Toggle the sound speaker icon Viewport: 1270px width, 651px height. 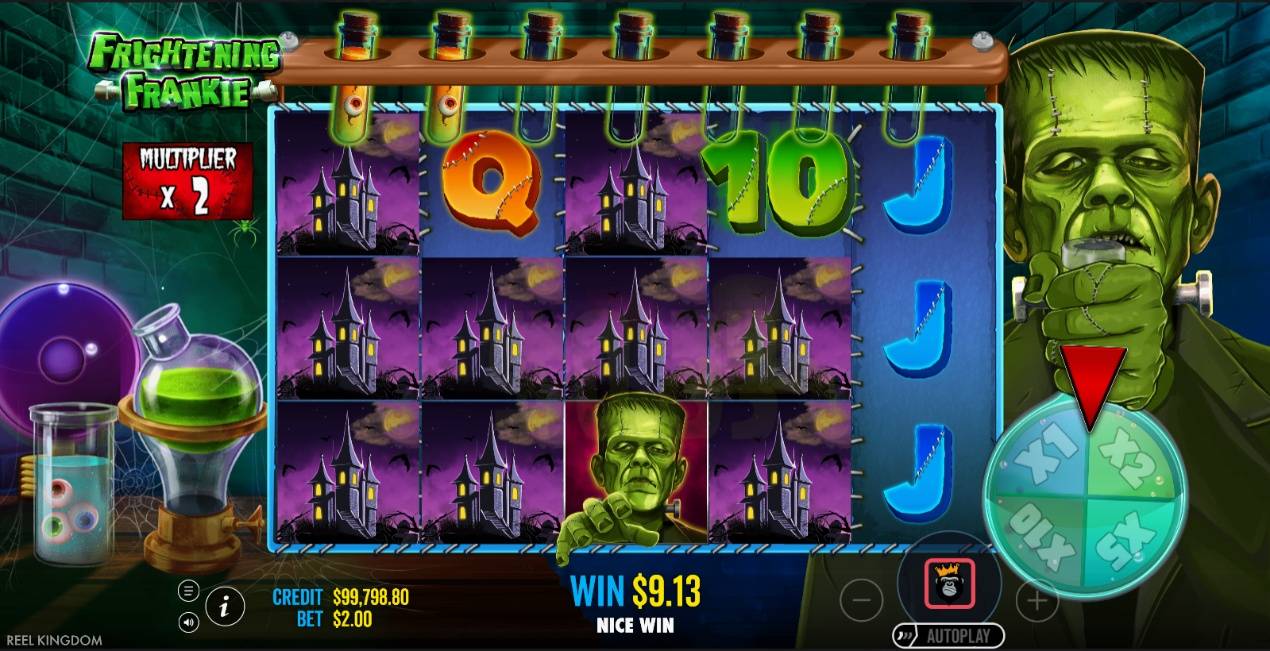[189, 623]
